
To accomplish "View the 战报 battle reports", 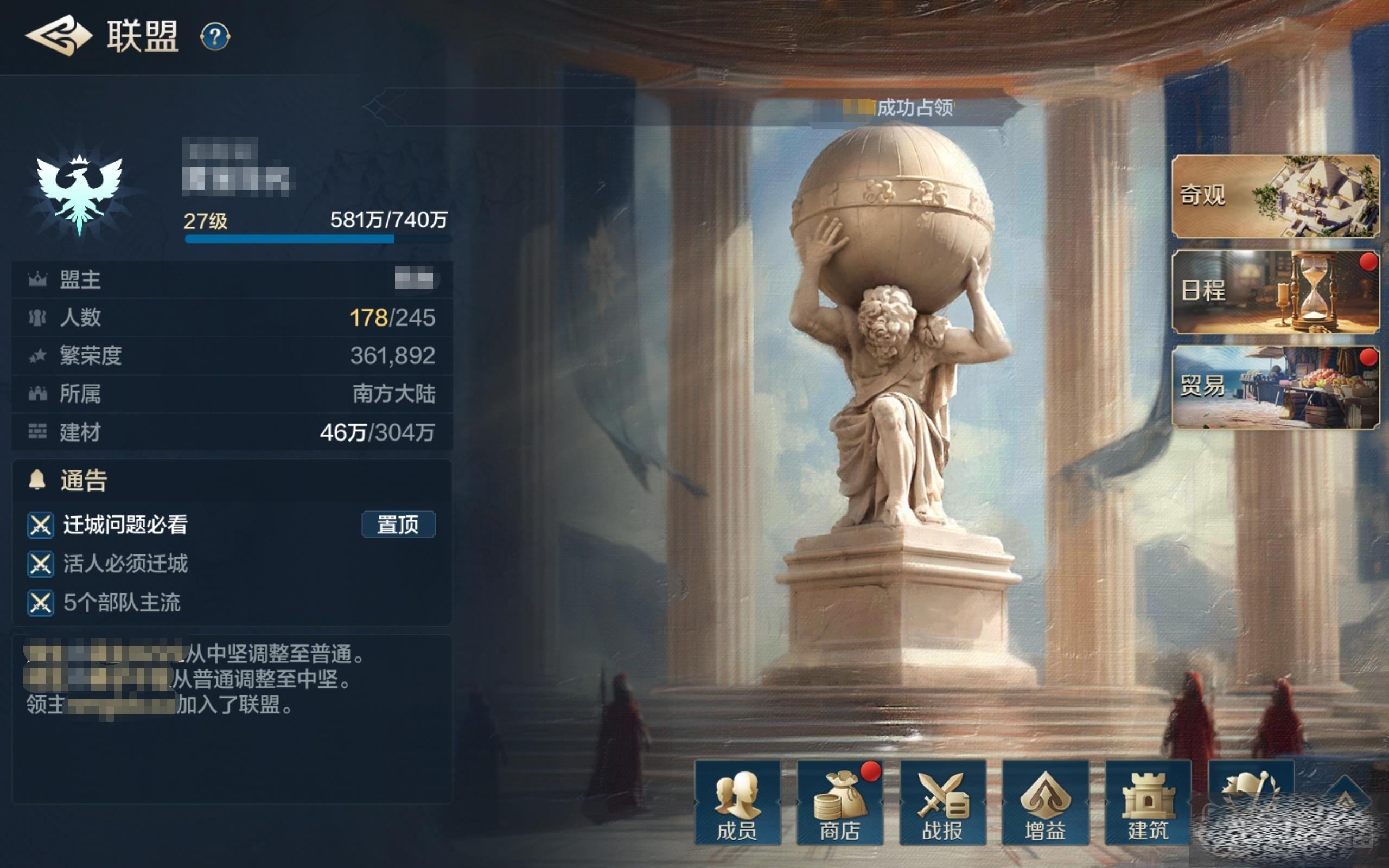I will [x=942, y=802].
